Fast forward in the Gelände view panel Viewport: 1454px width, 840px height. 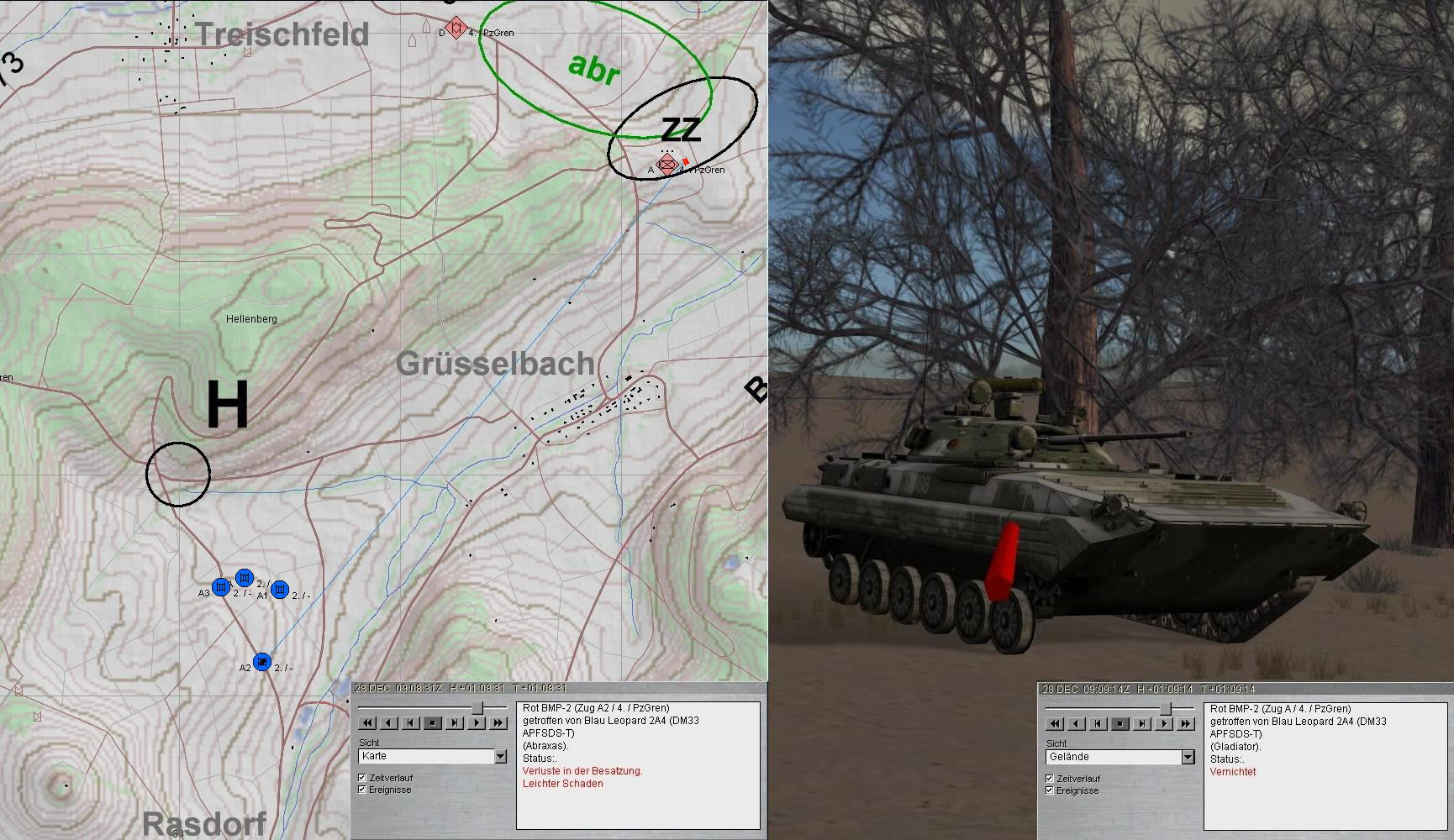(x=1186, y=723)
